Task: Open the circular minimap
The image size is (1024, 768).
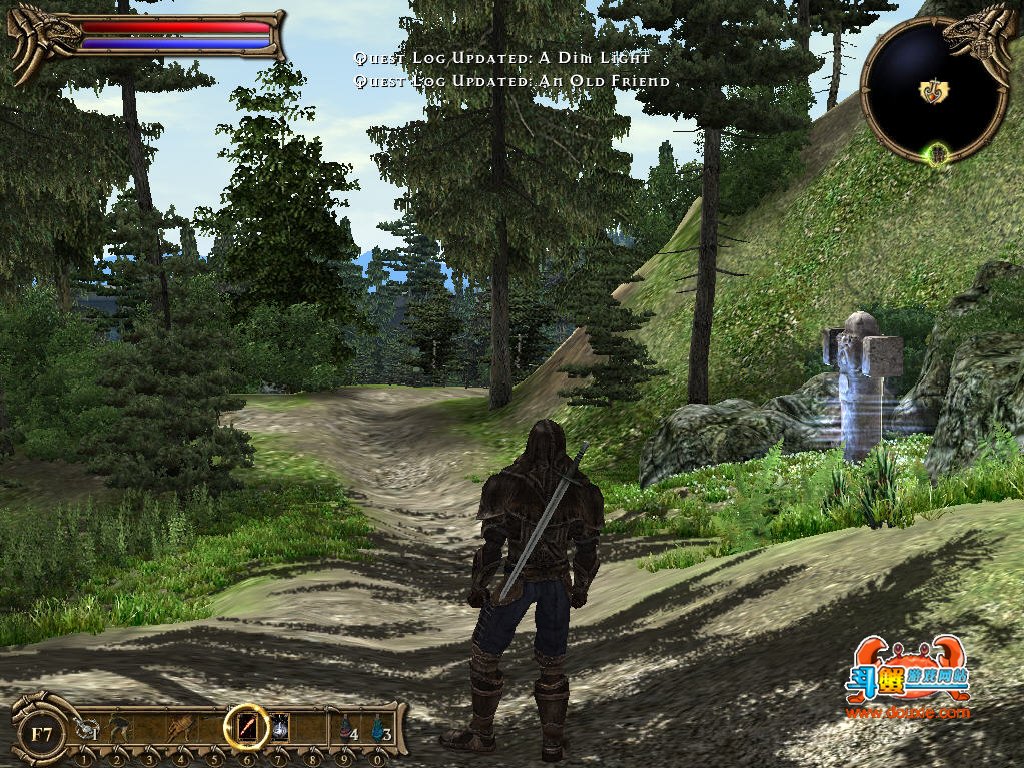Action: [934, 92]
